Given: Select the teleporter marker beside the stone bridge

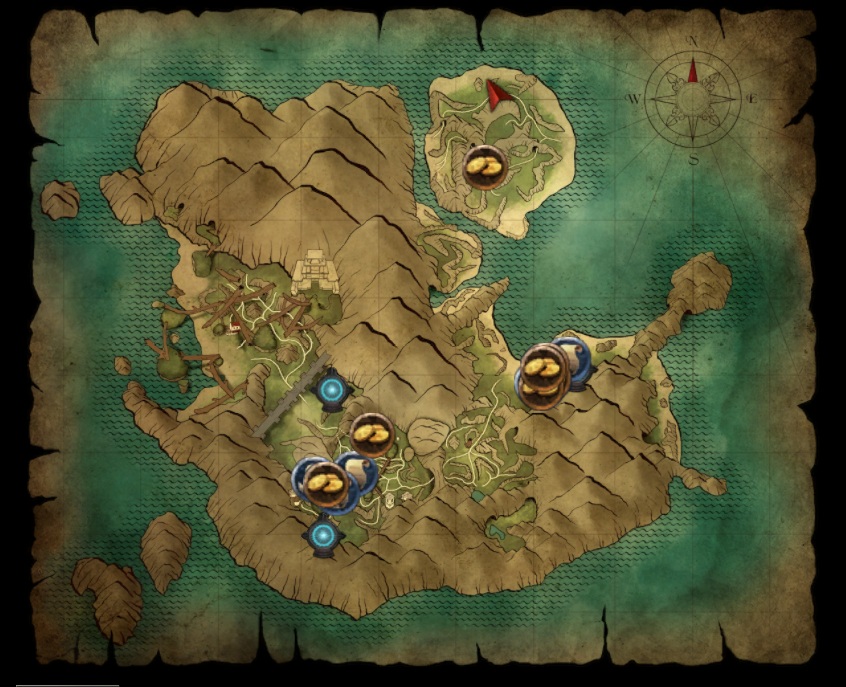Looking at the screenshot, I should [332, 388].
